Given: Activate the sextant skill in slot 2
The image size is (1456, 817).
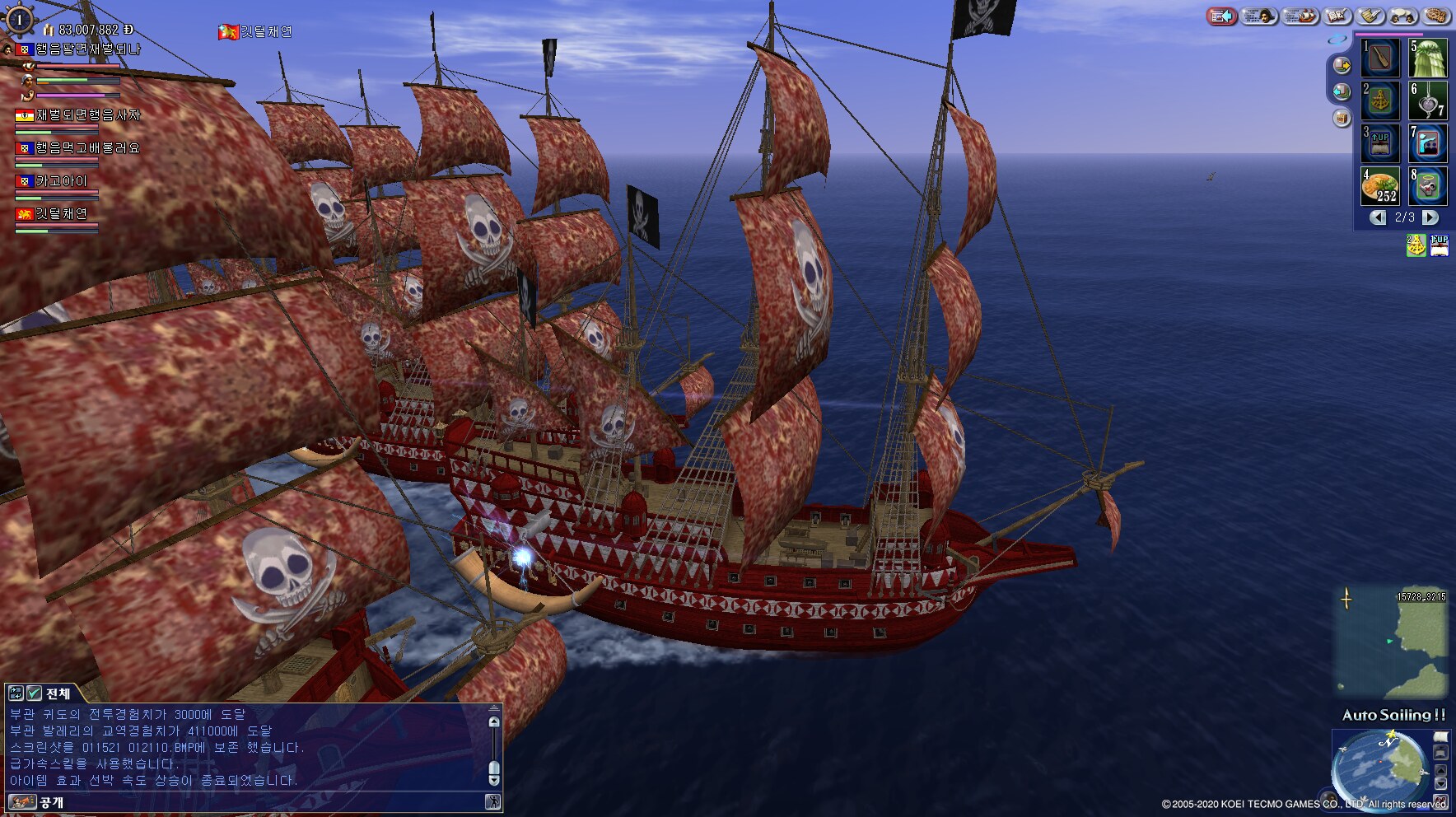Looking at the screenshot, I should (1379, 100).
